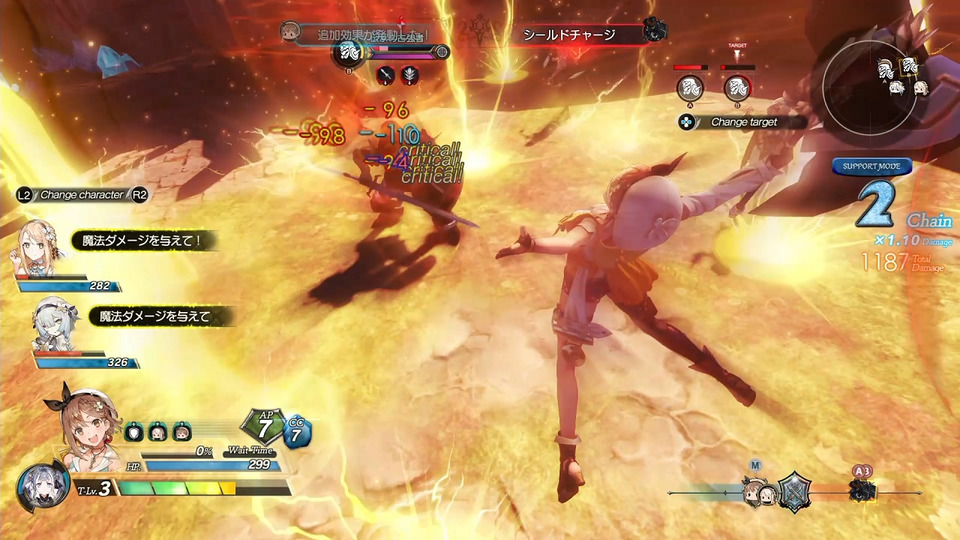Target enemy A's portrait icon

coord(688,88)
